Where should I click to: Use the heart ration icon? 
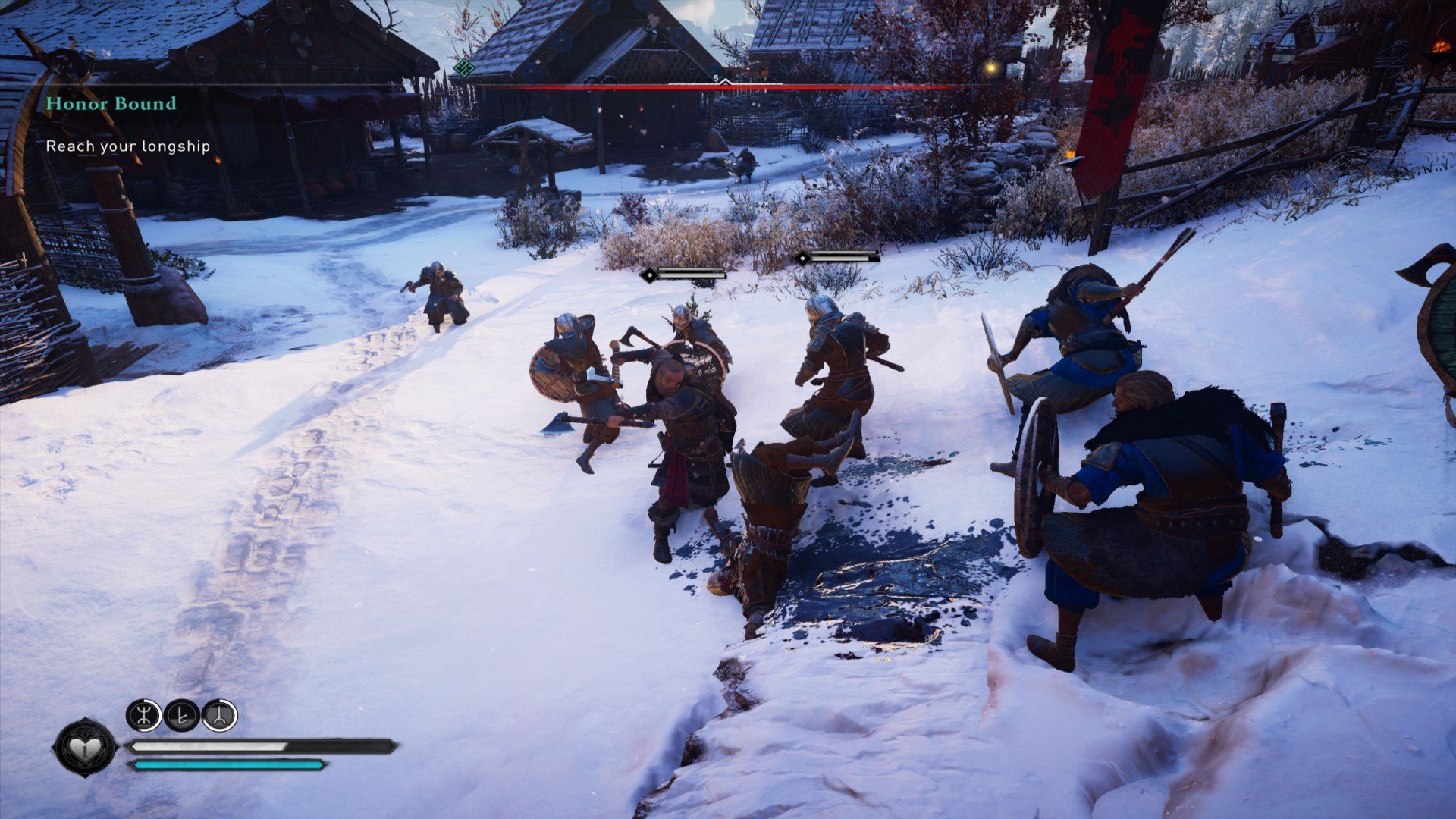[85, 748]
